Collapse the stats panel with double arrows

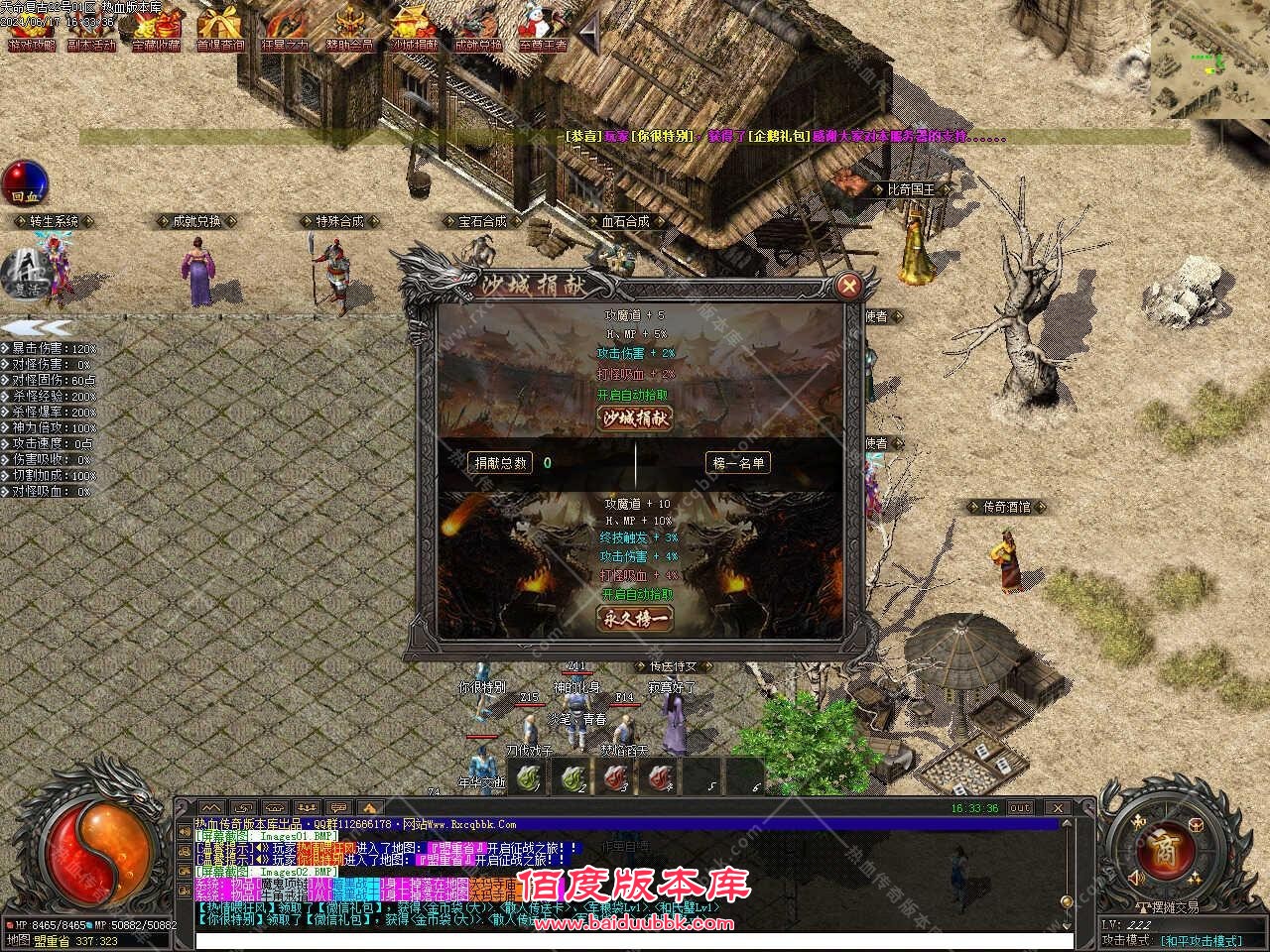click(x=36, y=327)
